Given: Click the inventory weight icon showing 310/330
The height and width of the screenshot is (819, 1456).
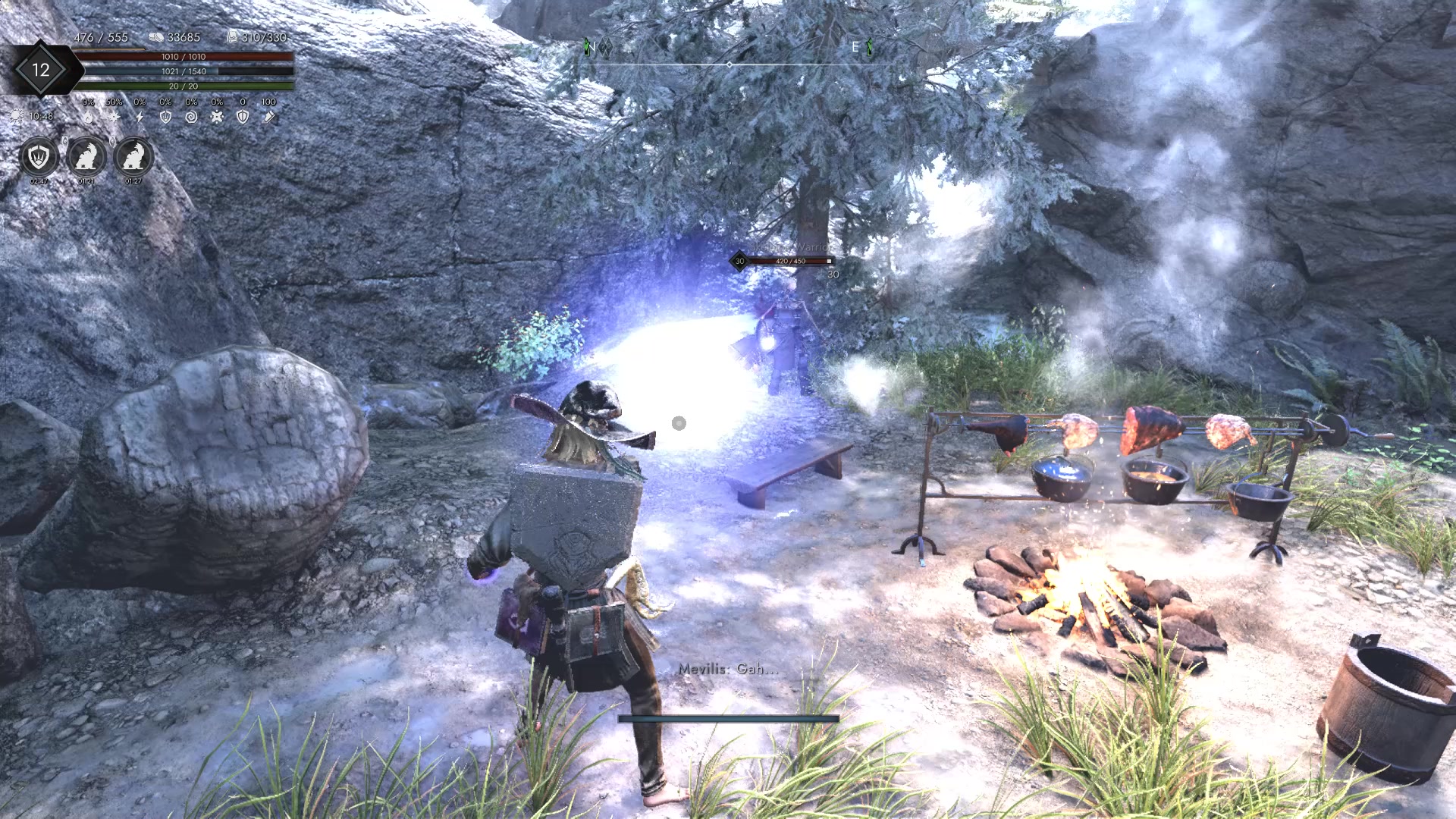Looking at the screenshot, I should tap(232, 36).
